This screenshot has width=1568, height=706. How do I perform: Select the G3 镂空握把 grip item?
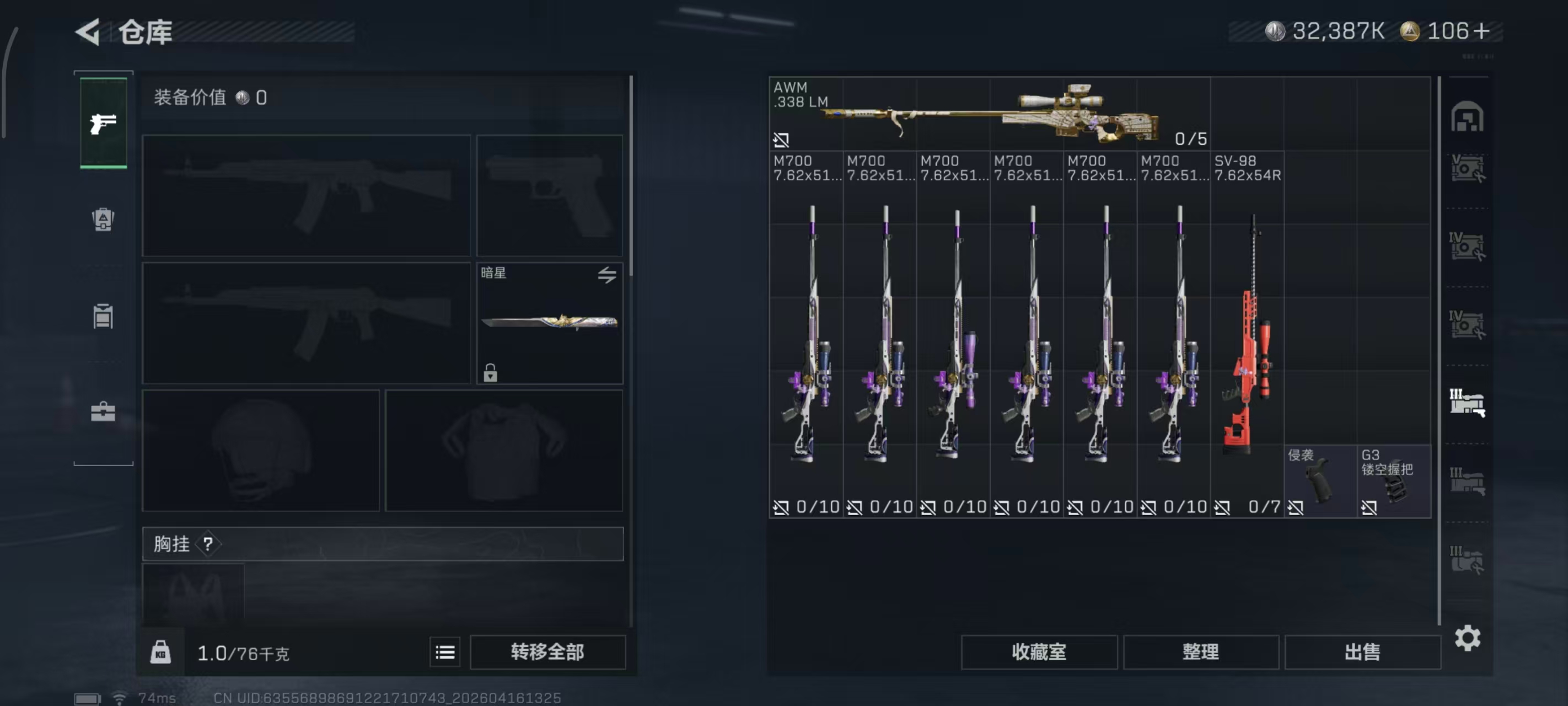(1393, 481)
